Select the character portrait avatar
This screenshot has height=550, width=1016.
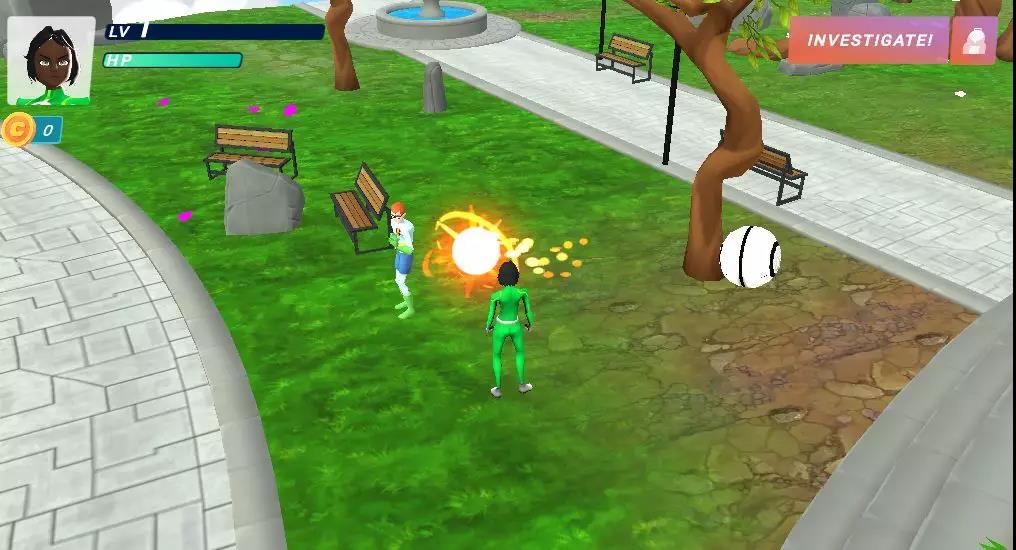[x=51, y=61]
